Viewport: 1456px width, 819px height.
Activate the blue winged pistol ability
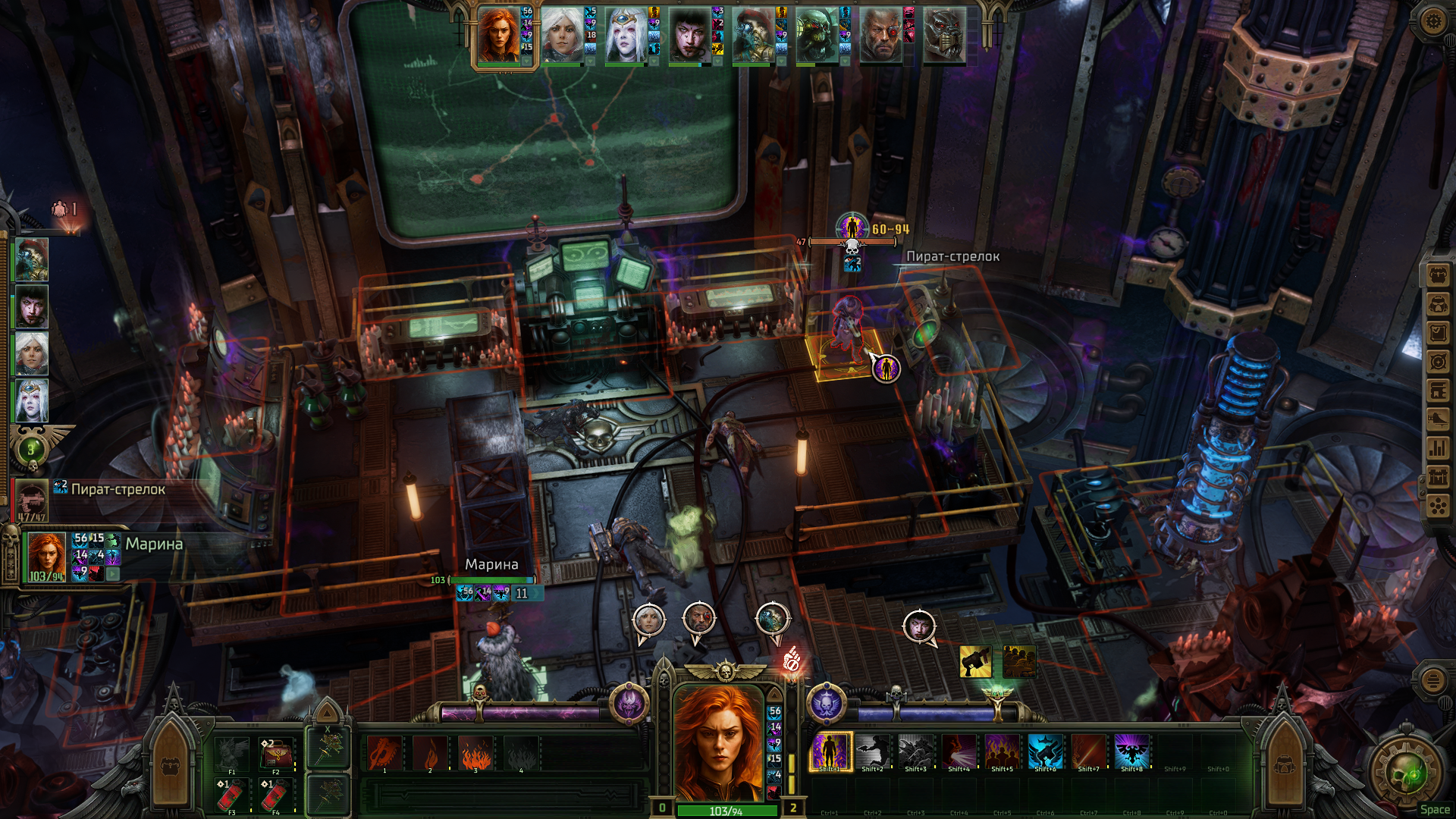coord(1045,752)
